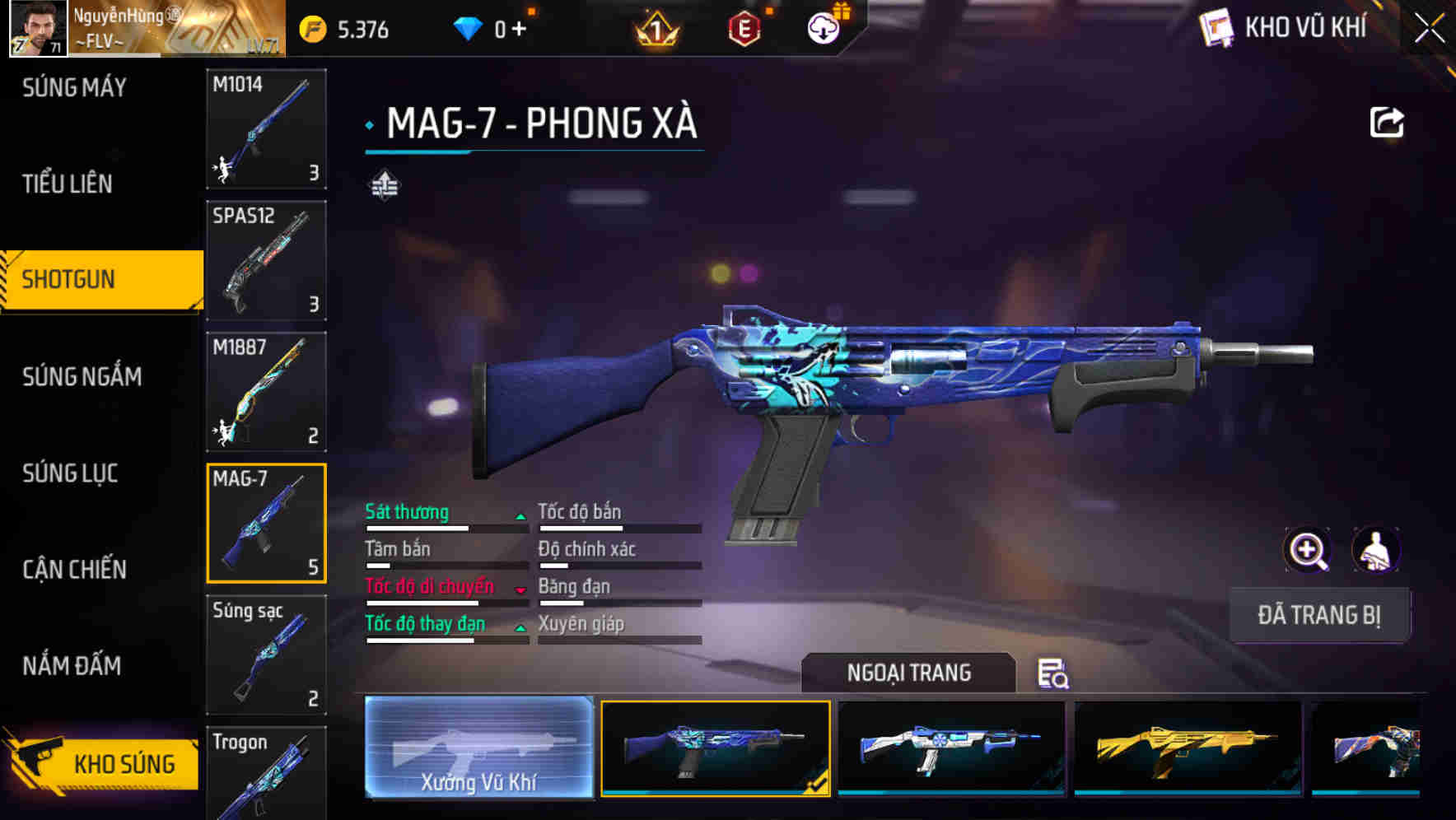Select the NGOẠI TRANG tab
Image resolution: width=1456 pixels, height=820 pixels.
click(x=910, y=673)
